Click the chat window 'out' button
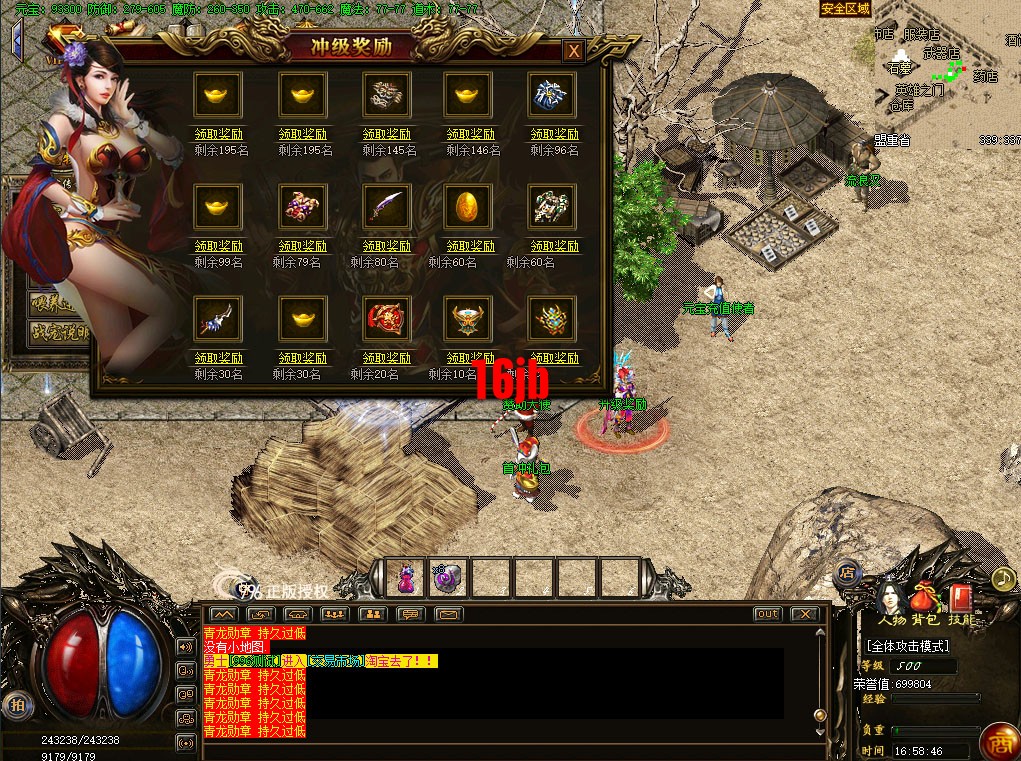Viewport: 1021px width, 761px height. pyautogui.click(x=767, y=613)
